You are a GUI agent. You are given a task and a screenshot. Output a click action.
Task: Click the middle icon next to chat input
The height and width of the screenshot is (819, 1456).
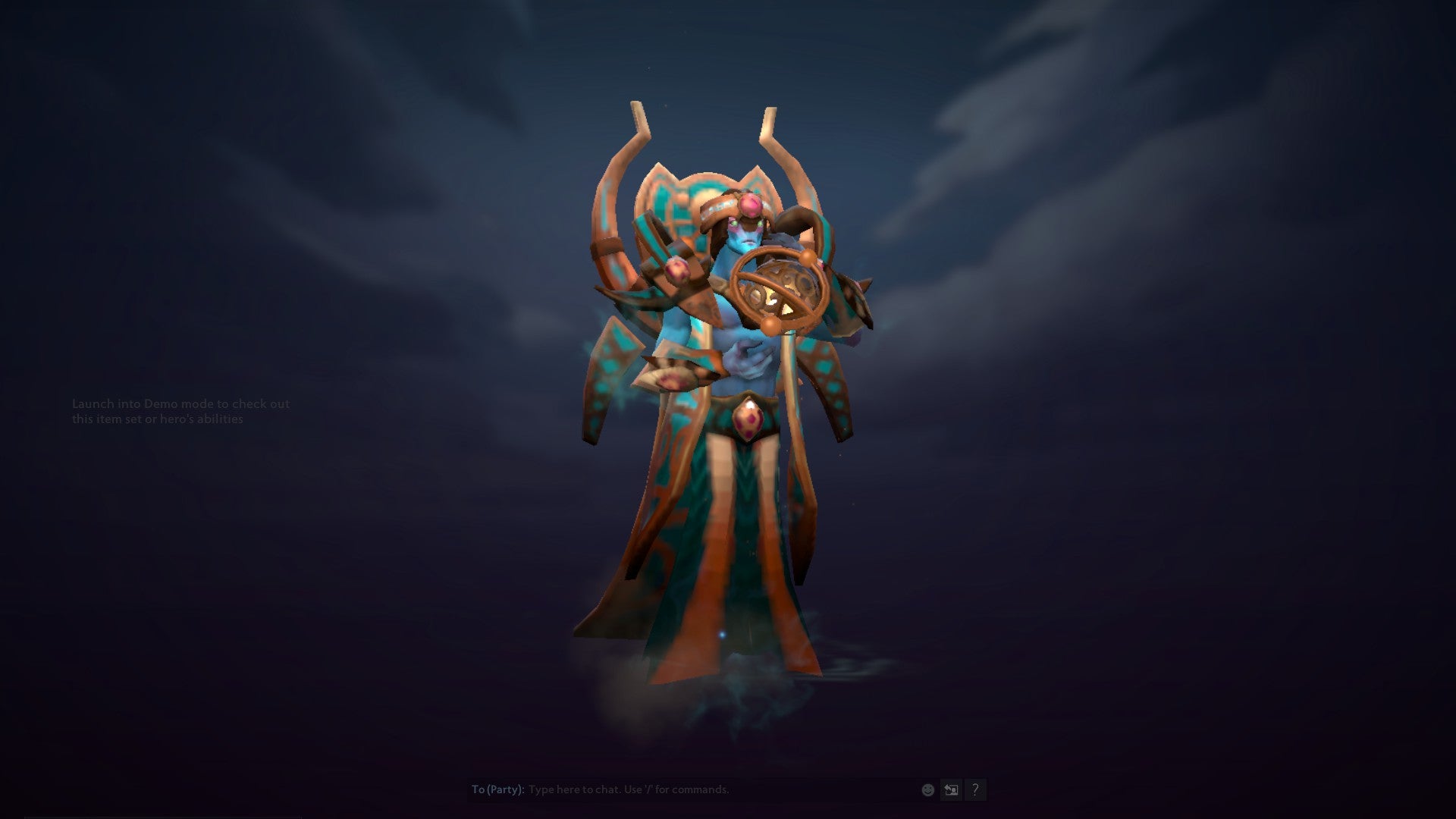(x=950, y=789)
